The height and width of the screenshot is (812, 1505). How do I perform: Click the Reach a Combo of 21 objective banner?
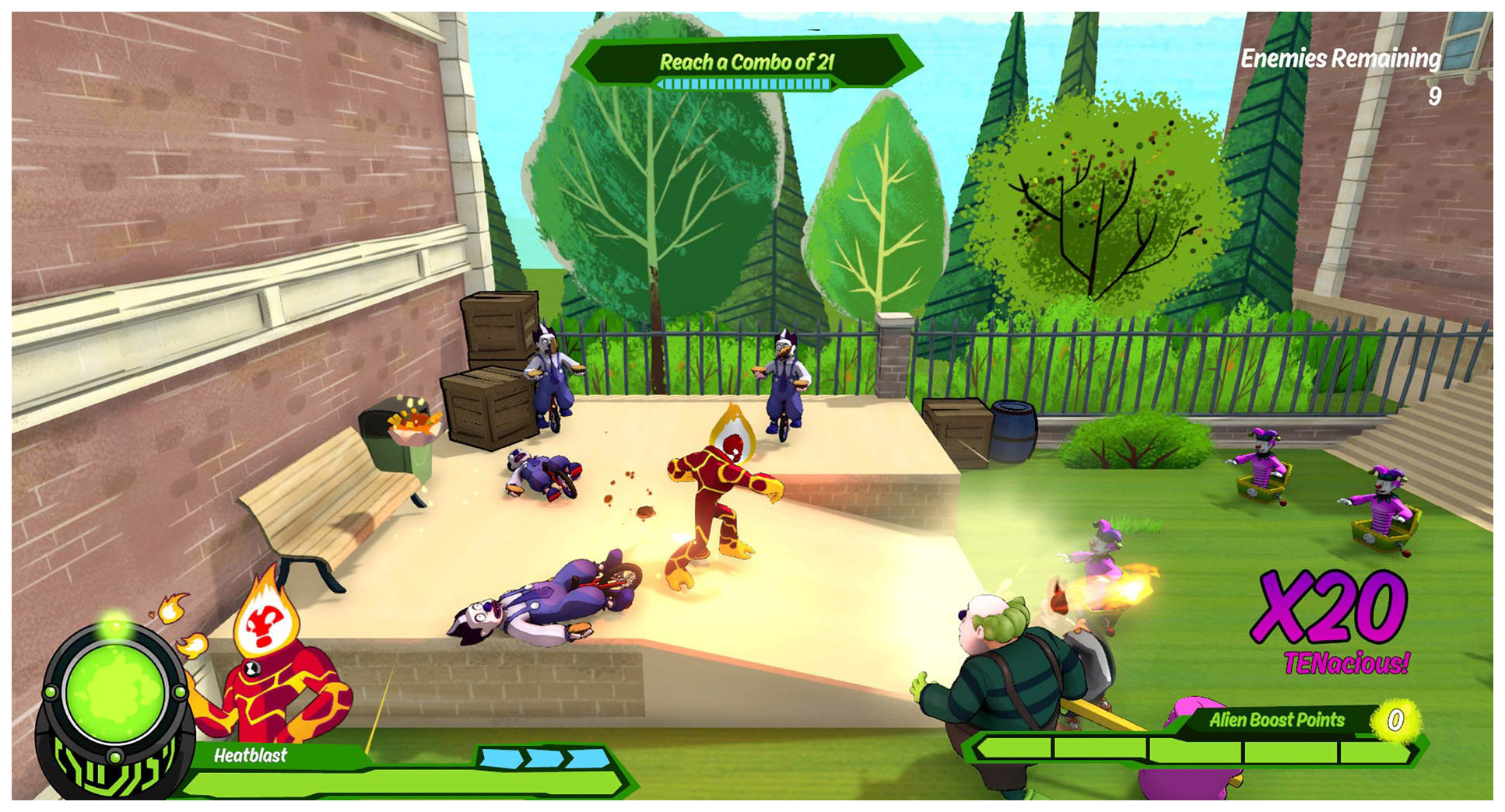pyautogui.click(x=745, y=62)
